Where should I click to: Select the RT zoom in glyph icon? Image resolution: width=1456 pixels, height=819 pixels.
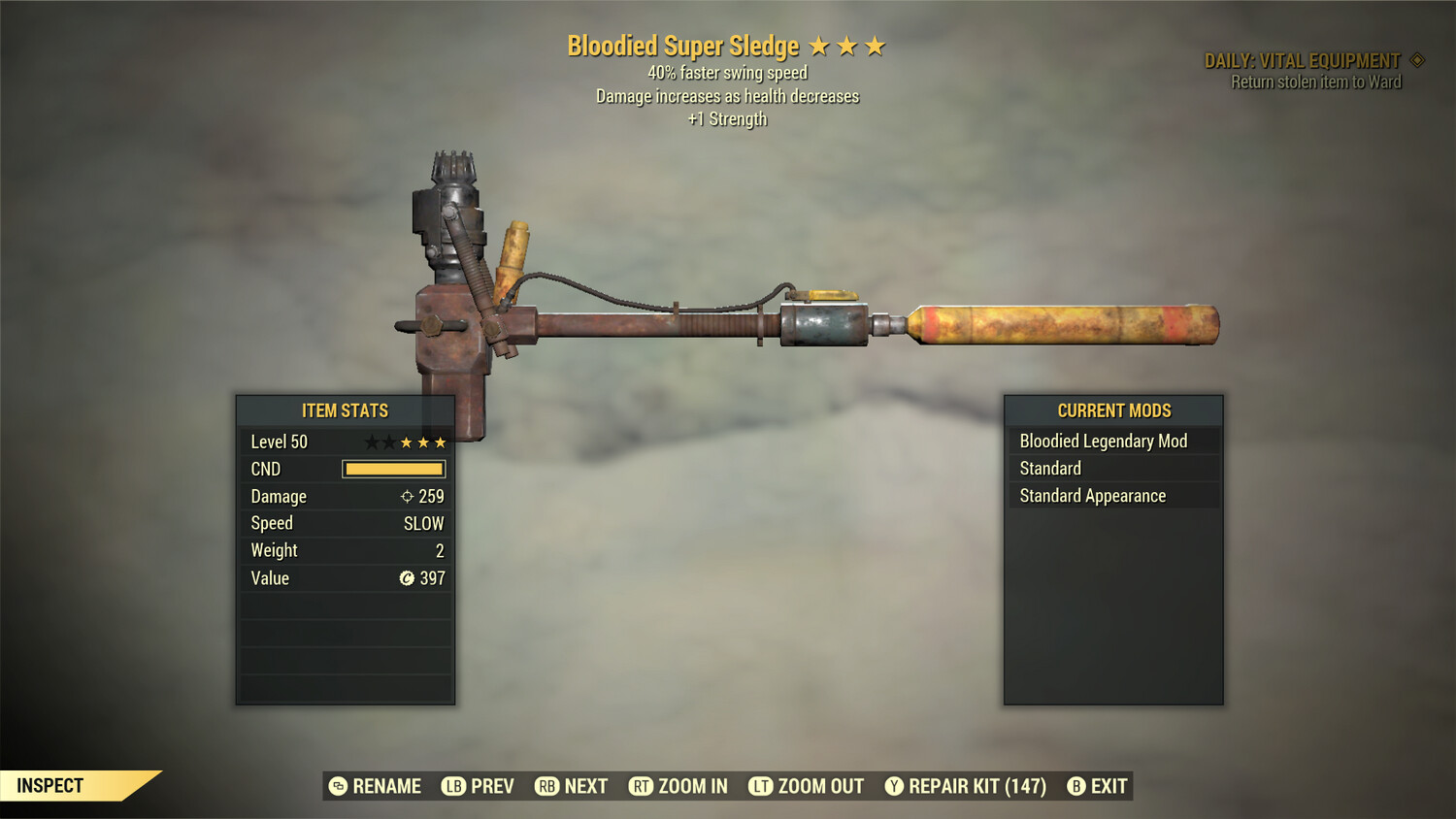pos(642,786)
